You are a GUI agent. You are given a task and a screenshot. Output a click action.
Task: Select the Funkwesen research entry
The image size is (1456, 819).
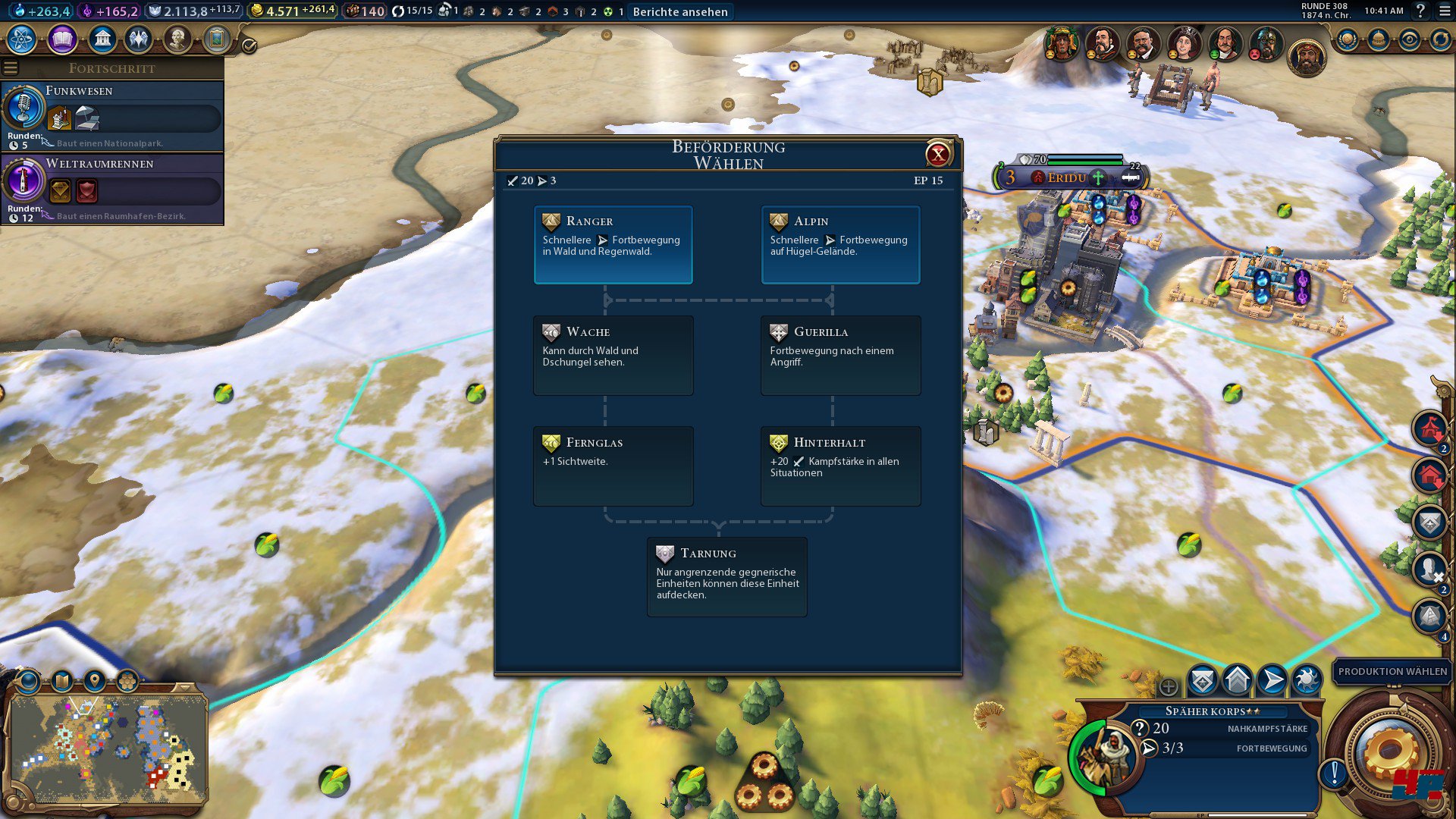pos(114,116)
